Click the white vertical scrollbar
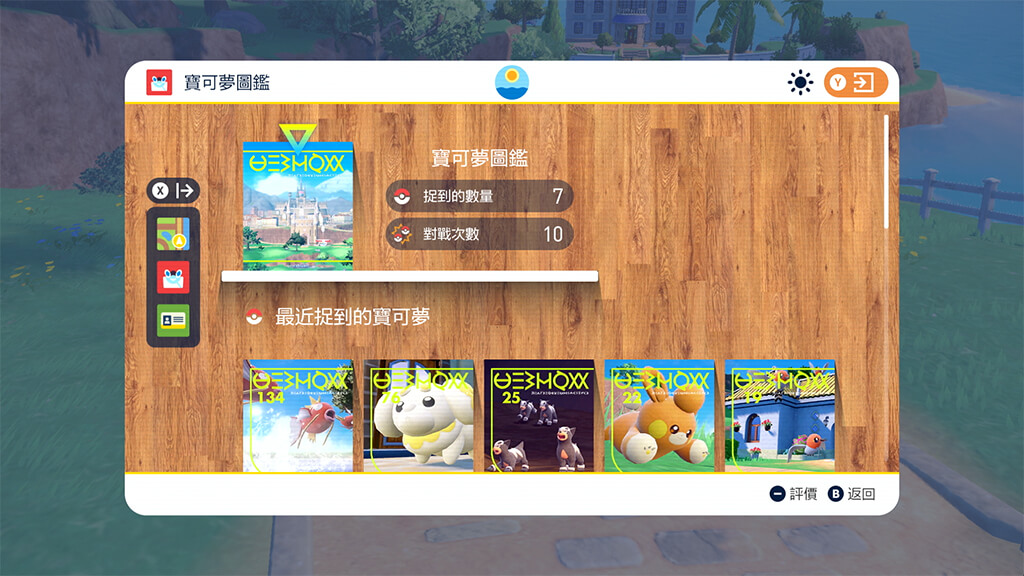Image resolution: width=1024 pixels, height=576 pixels. coord(886,172)
